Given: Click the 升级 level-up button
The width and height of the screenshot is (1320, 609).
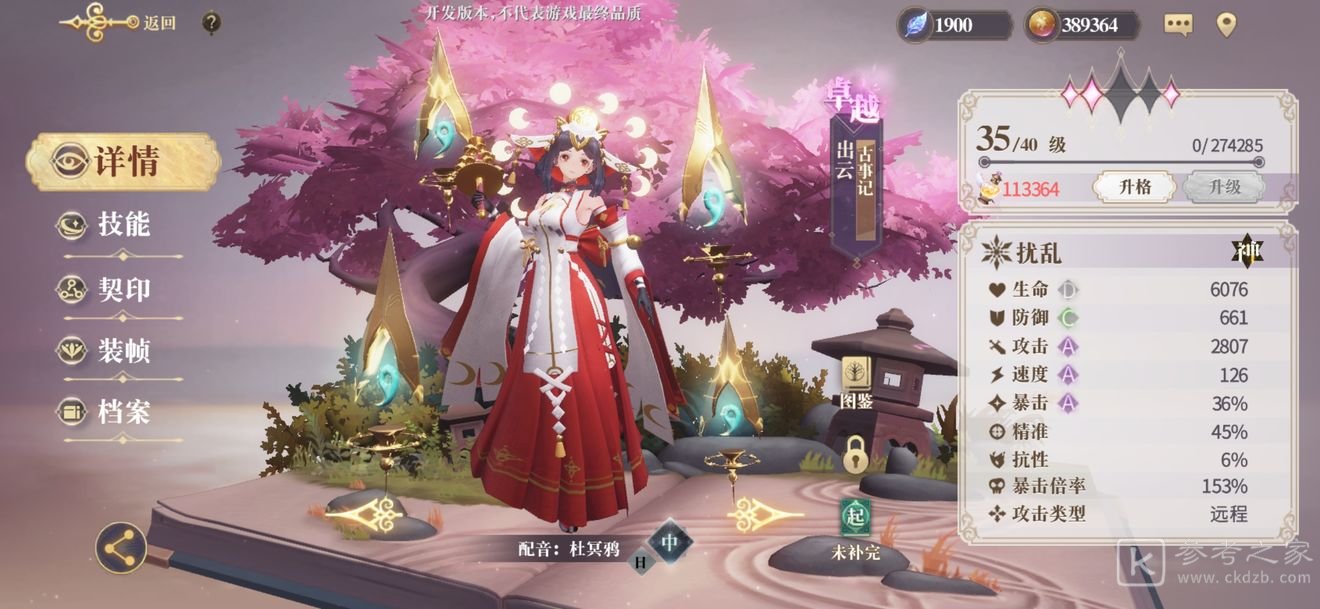Looking at the screenshot, I should click(x=1224, y=187).
